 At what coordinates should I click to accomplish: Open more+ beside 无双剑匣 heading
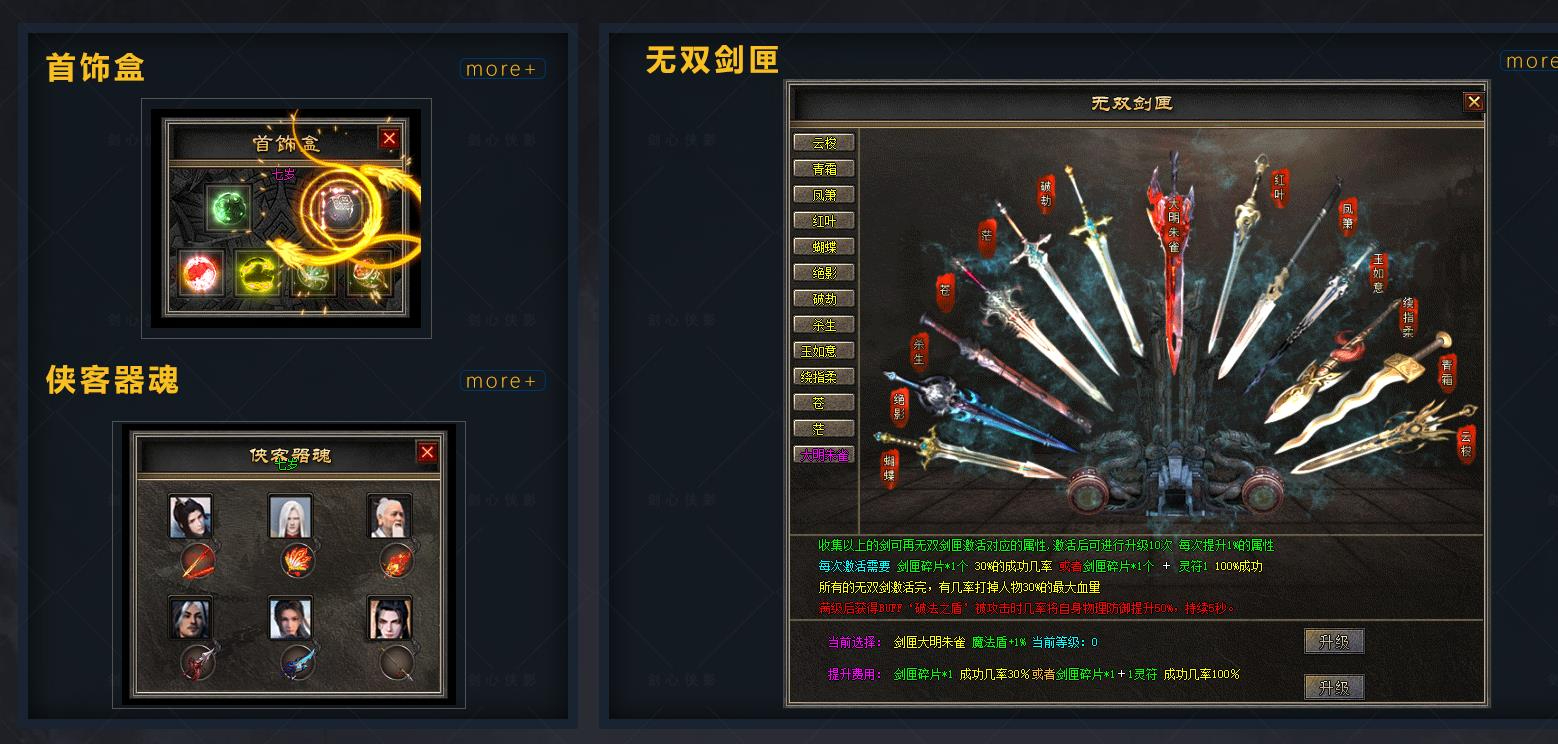click(1532, 61)
